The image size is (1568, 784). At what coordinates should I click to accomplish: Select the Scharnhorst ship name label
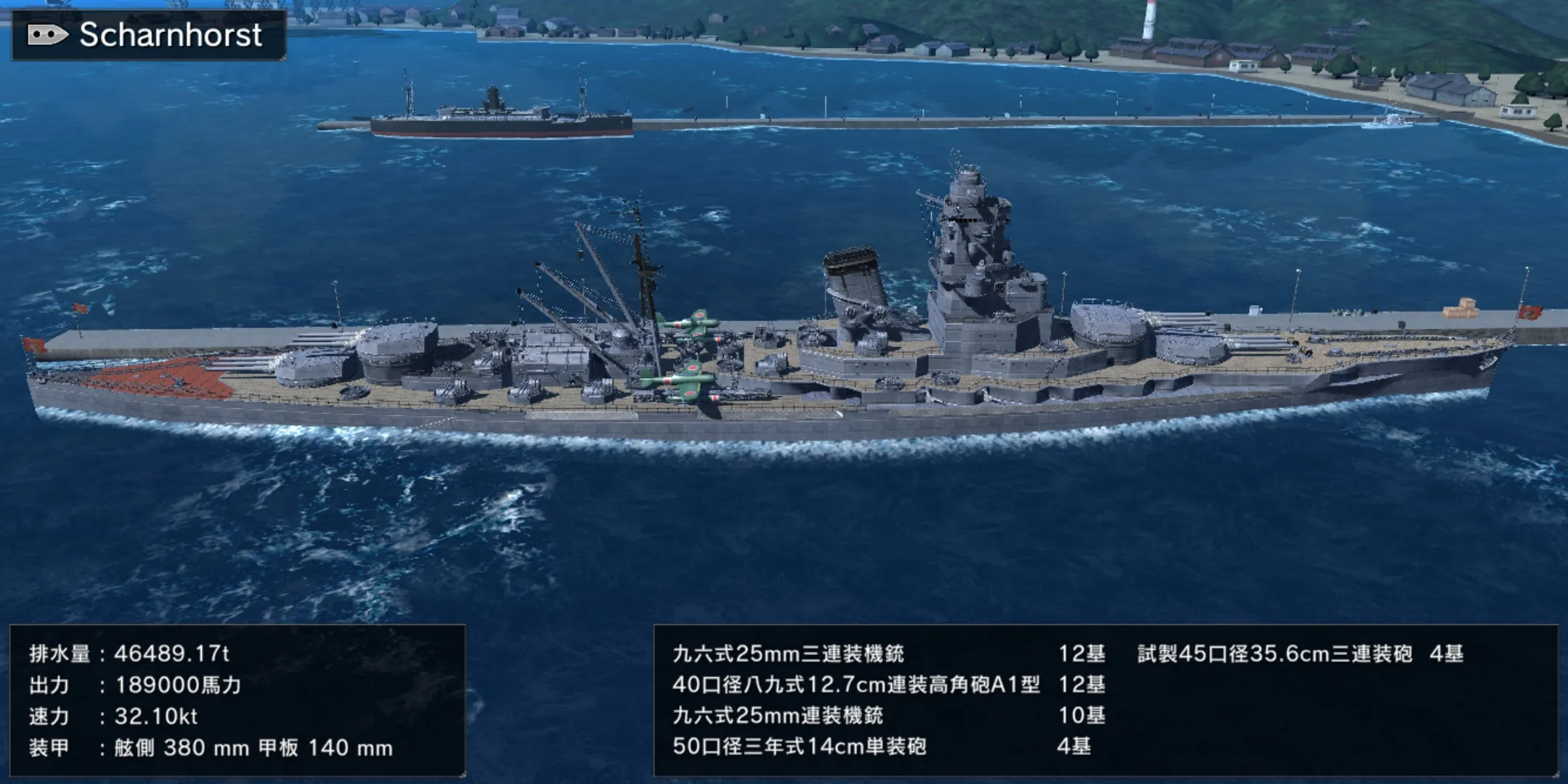coord(170,35)
